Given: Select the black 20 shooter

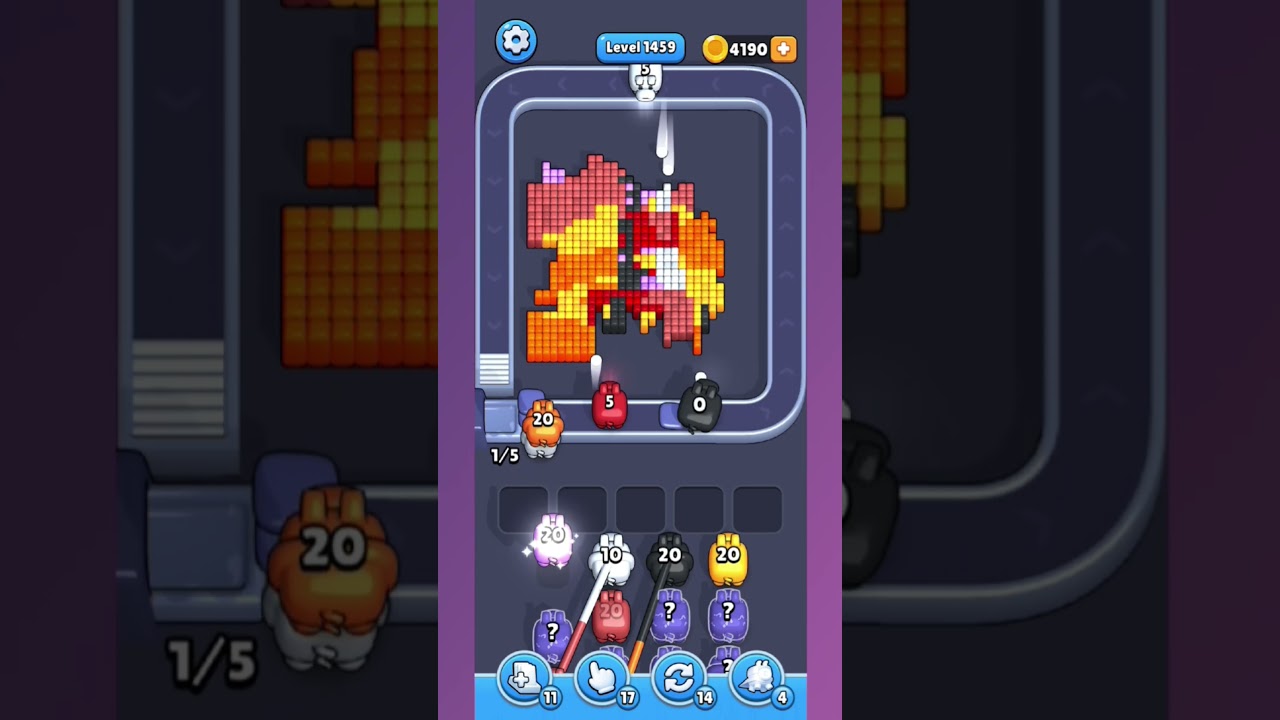Looking at the screenshot, I should click(668, 555).
